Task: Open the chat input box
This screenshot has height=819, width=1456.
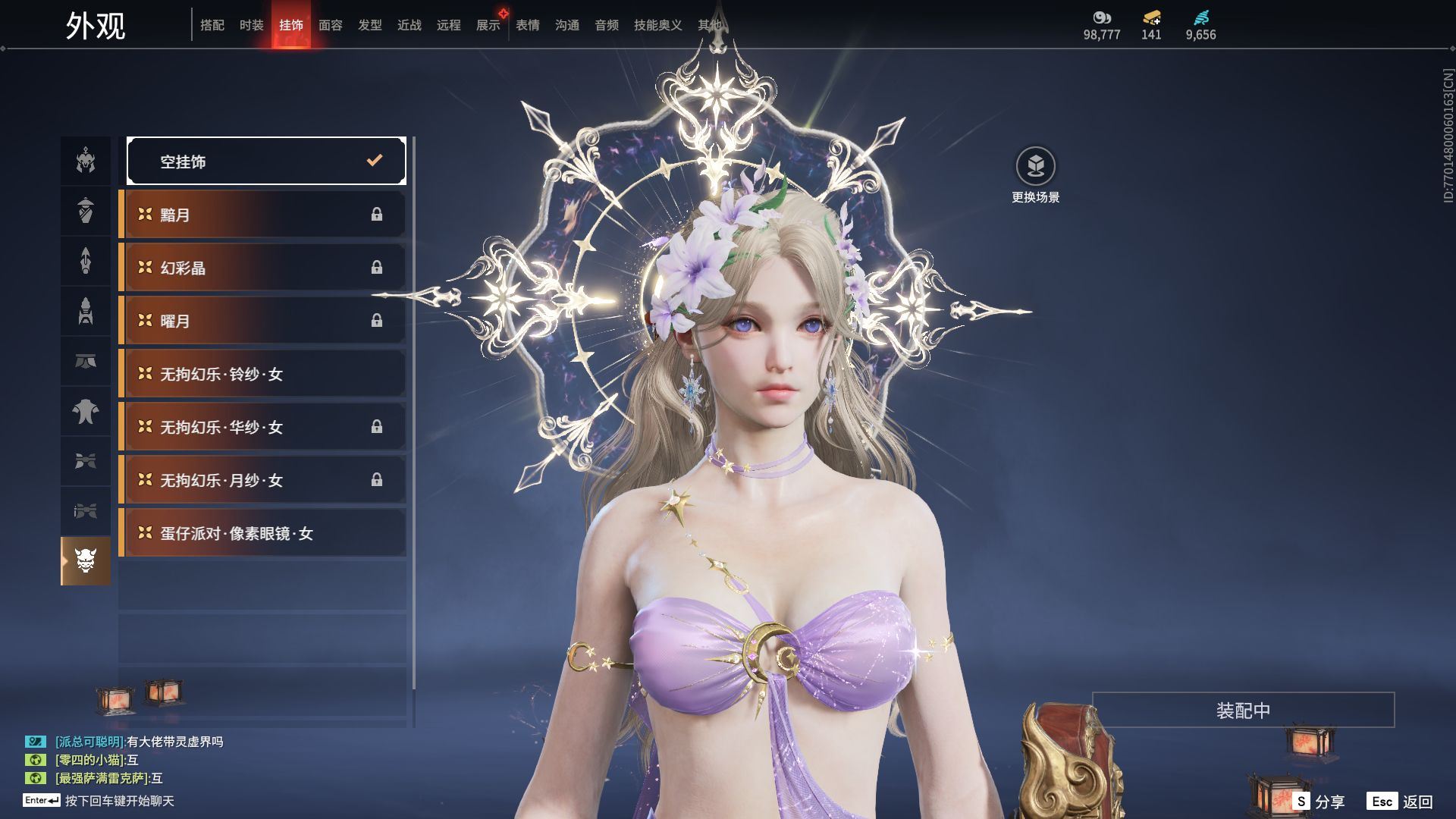Action: (119, 801)
